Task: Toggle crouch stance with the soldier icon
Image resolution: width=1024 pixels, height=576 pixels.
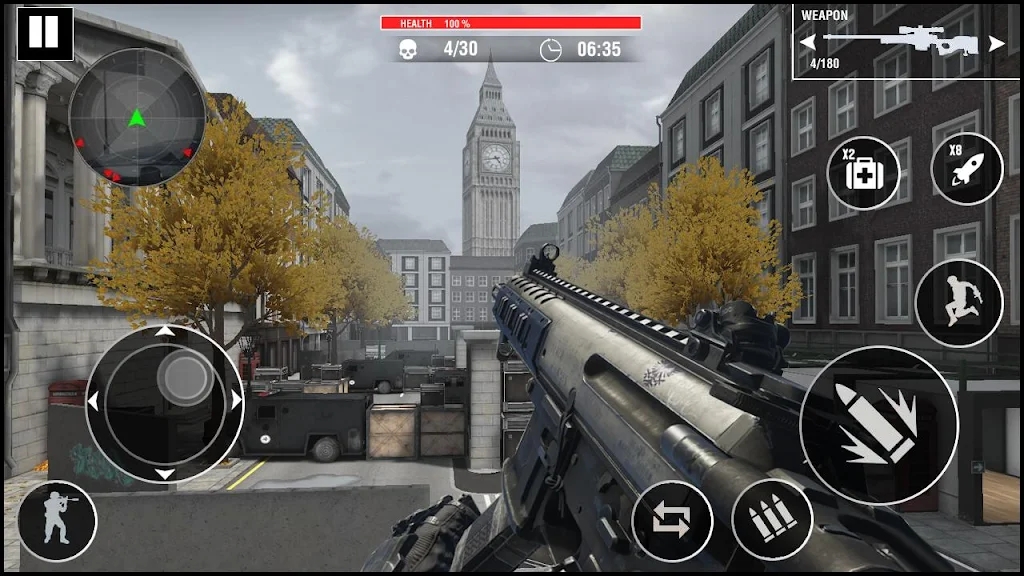Action: coord(57,521)
